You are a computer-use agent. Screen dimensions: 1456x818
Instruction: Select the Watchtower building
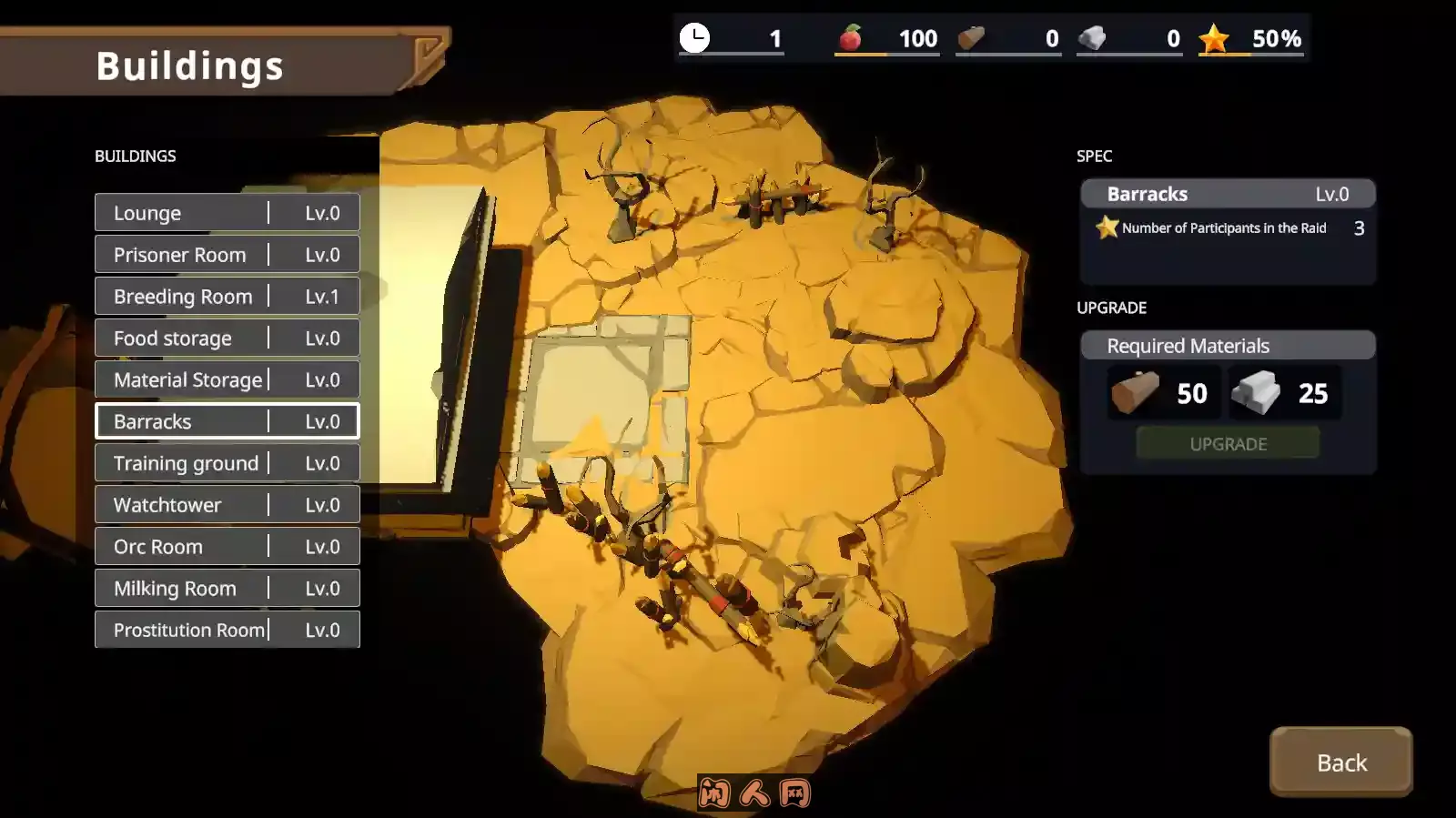pos(227,505)
